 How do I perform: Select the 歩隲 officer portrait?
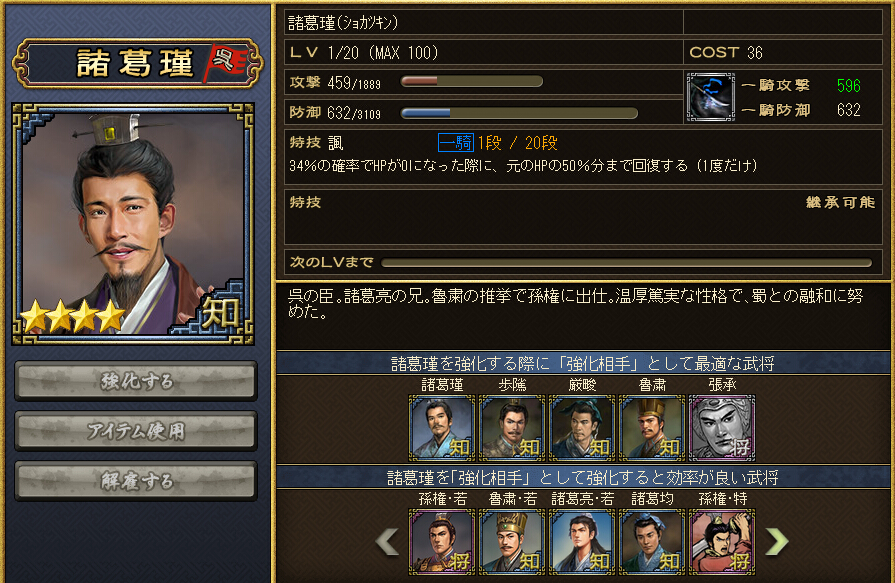click(511, 427)
